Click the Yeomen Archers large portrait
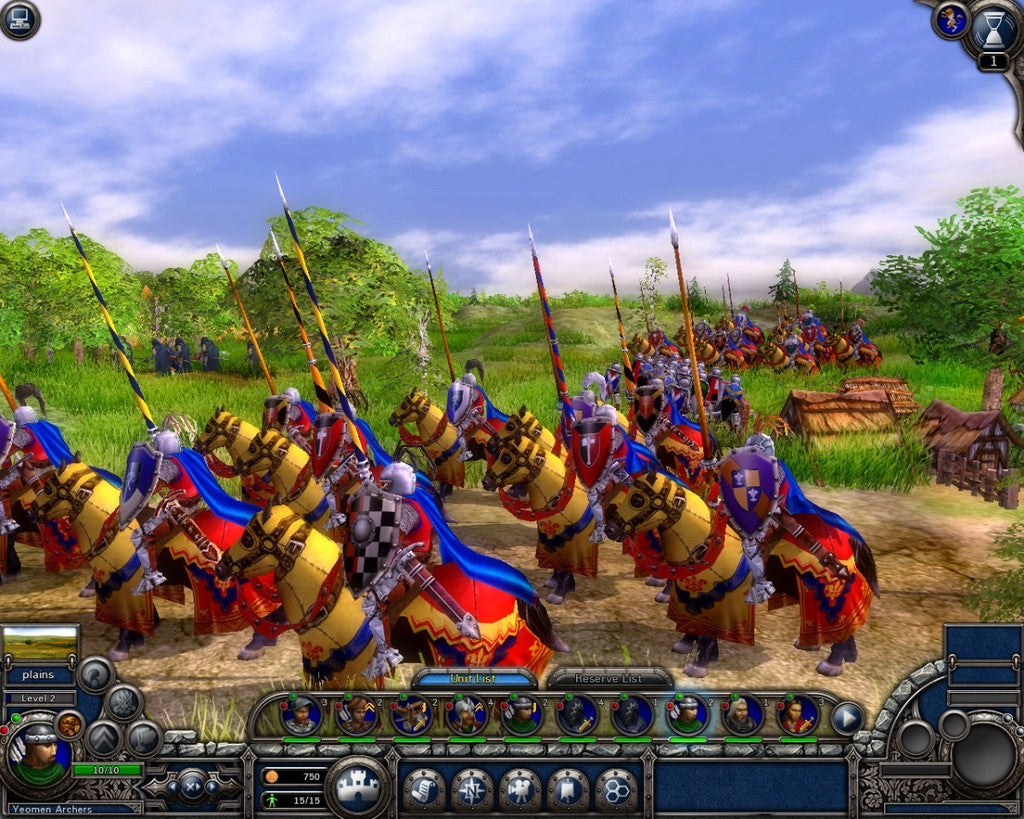 pyautogui.click(x=40, y=755)
